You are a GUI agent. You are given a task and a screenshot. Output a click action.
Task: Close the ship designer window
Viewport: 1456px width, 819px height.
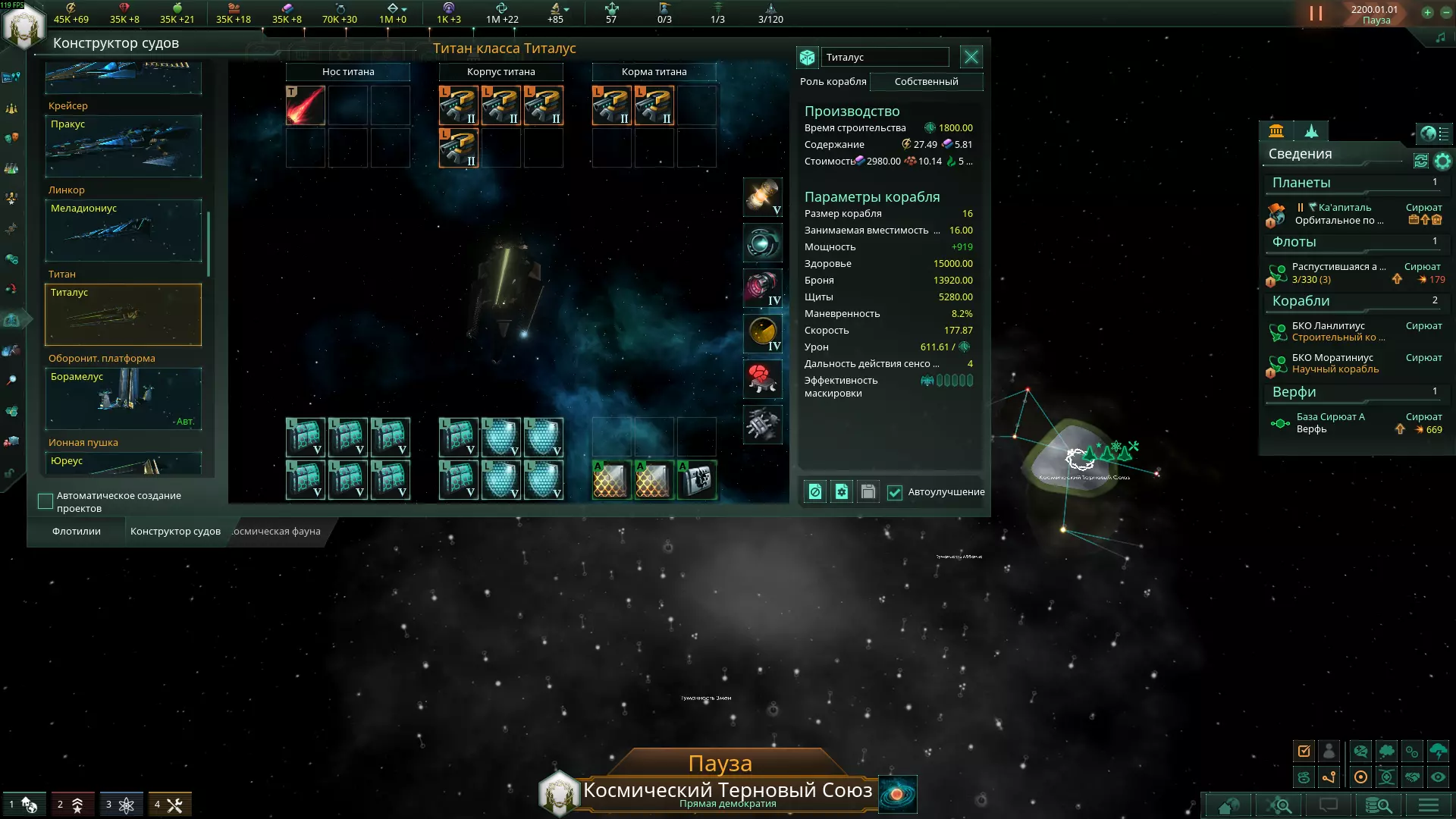tap(971, 57)
